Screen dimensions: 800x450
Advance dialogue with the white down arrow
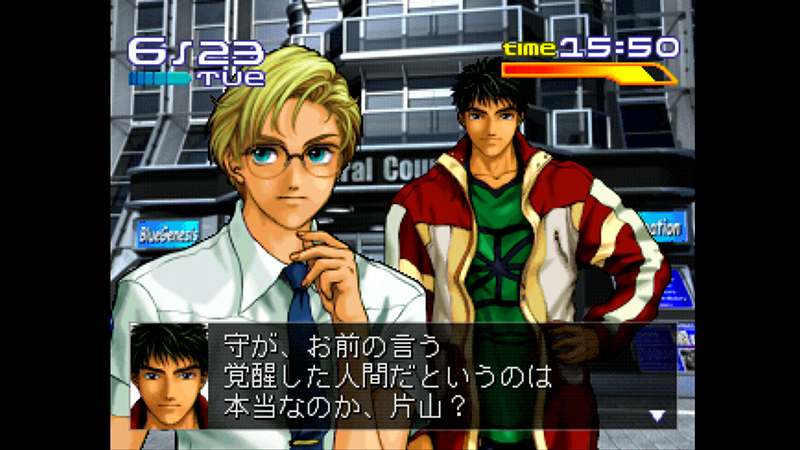(657, 415)
